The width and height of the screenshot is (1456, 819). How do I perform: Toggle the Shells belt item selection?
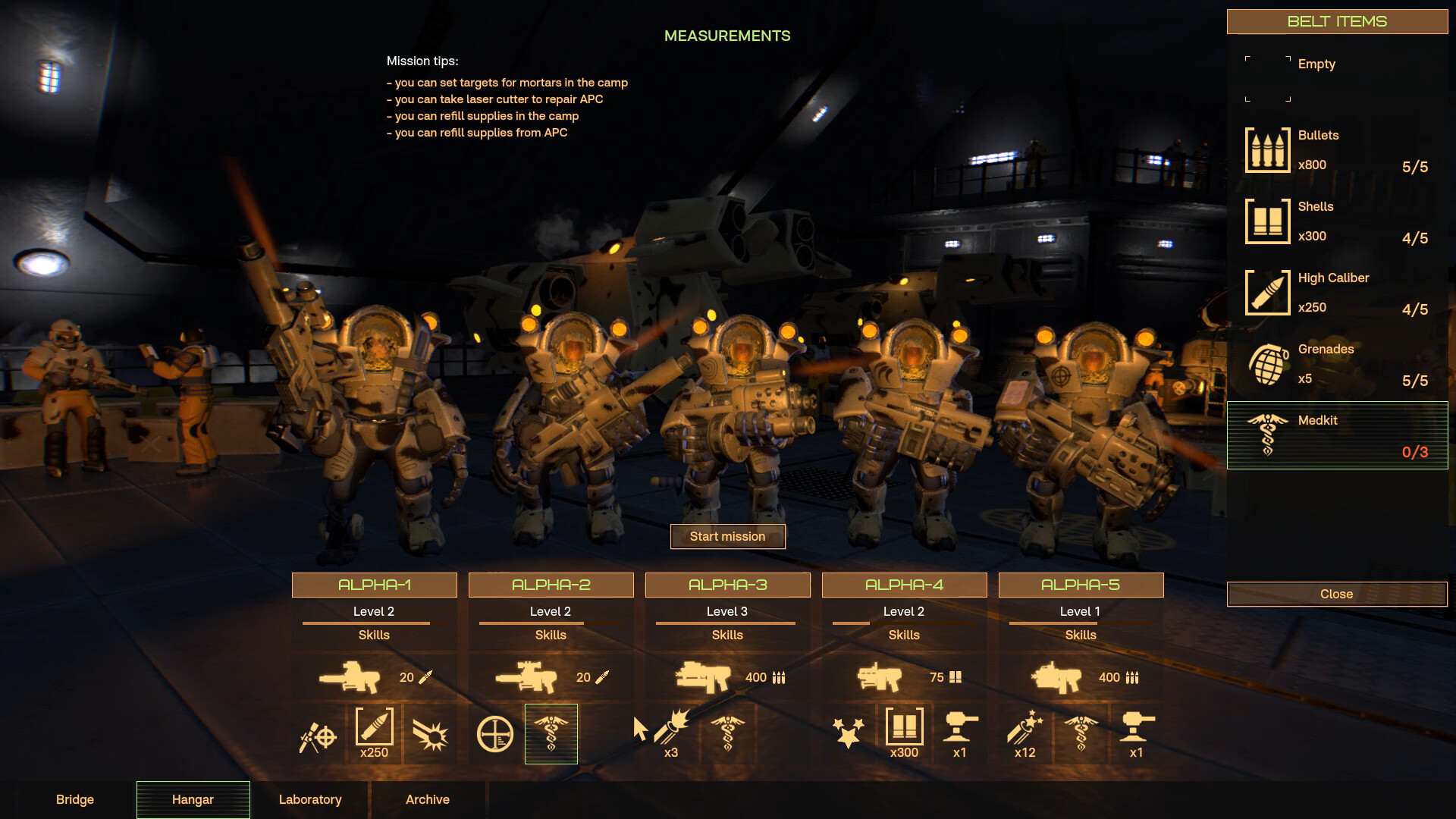click(1337, 221)
